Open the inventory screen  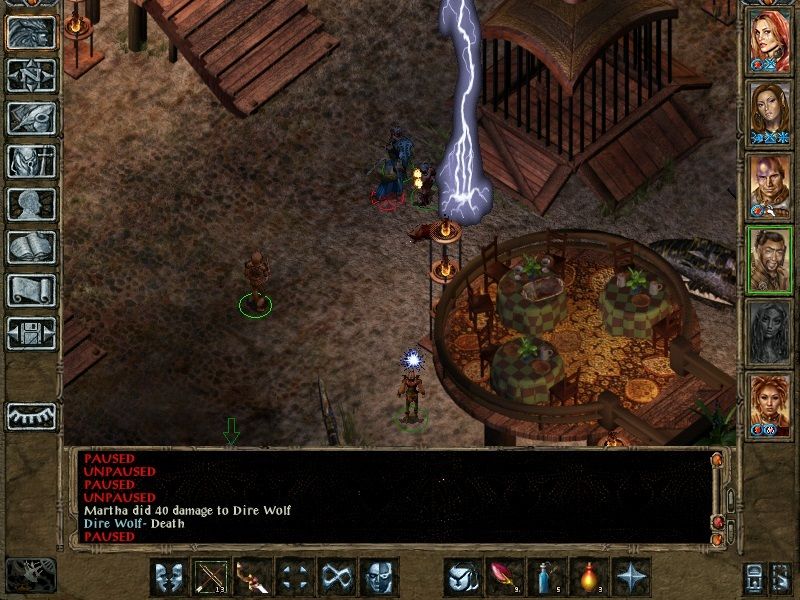(x=31, y=161)
